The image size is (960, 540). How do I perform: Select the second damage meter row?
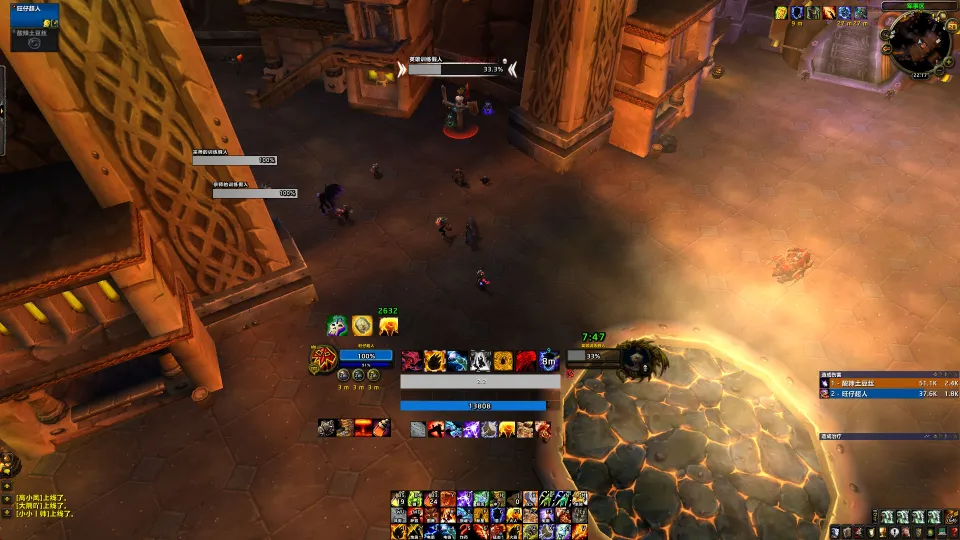tap(882, 394)
